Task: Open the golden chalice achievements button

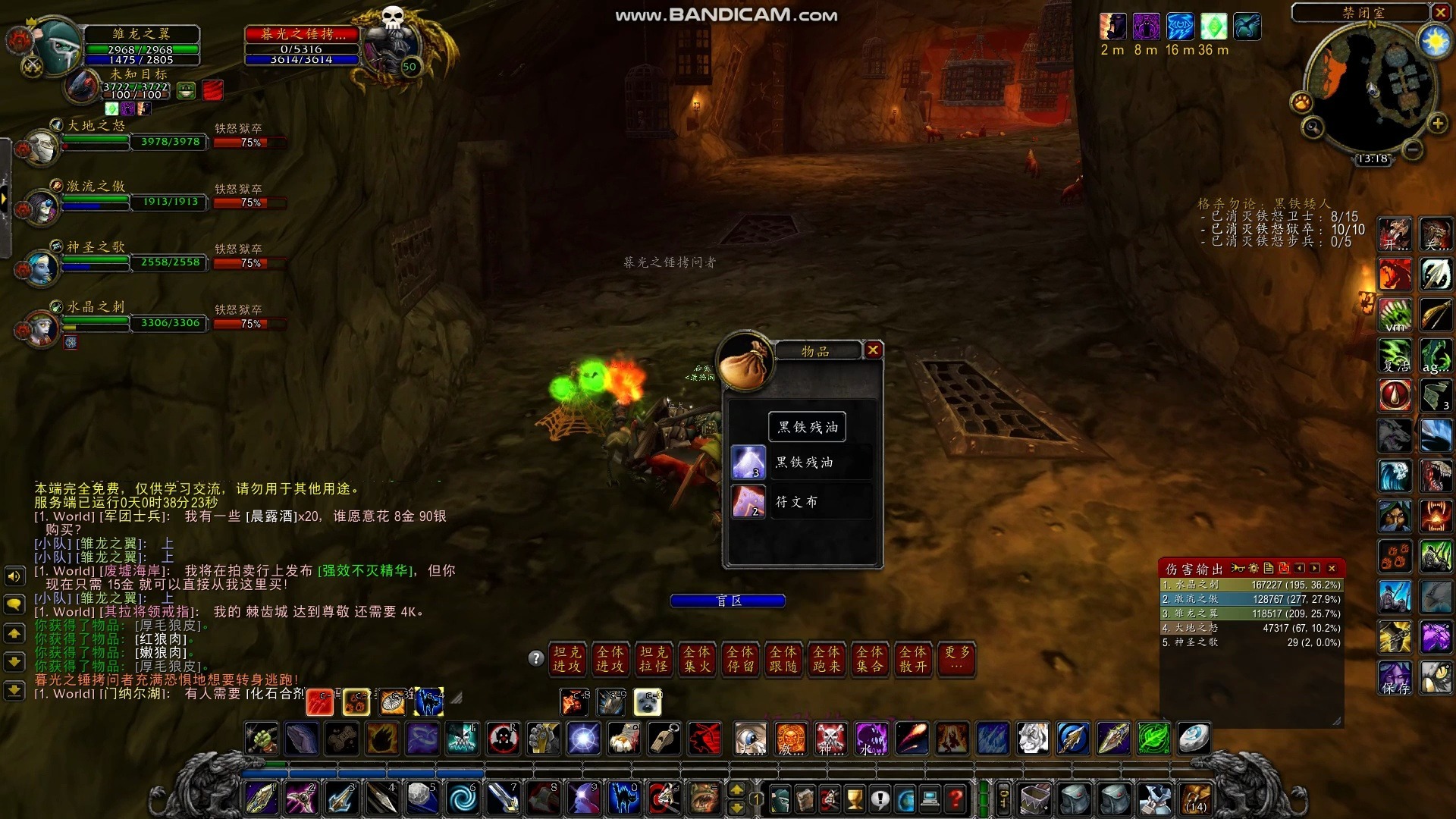Action: click(x=855, y=799)
